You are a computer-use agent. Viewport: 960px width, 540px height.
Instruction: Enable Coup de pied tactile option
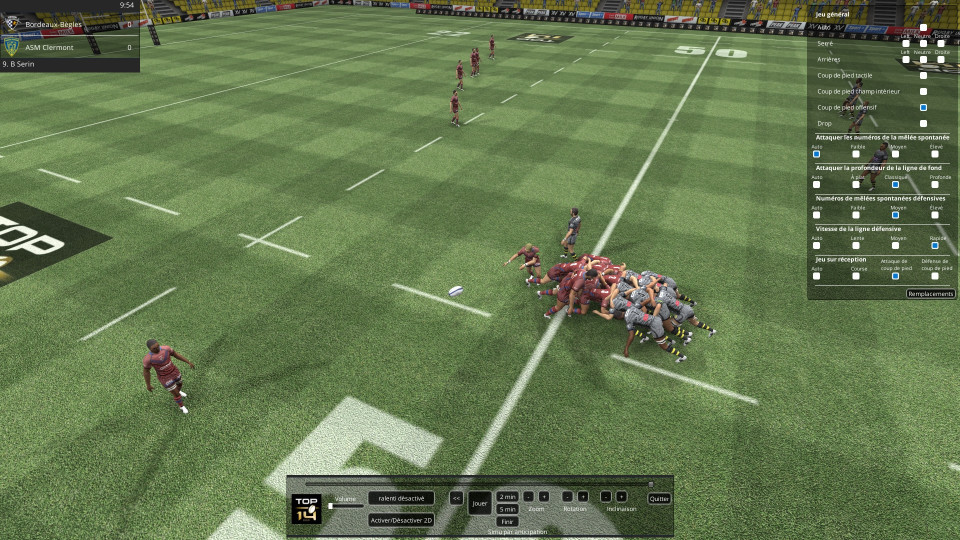coord(923,75)
